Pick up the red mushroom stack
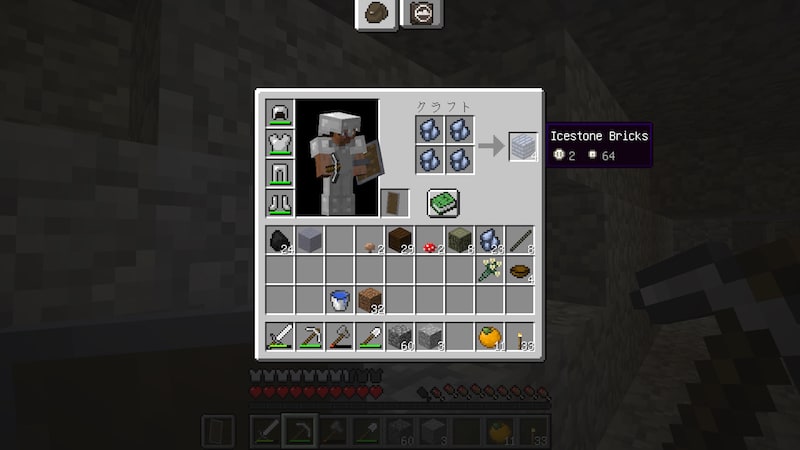 (x=429, y=240)
